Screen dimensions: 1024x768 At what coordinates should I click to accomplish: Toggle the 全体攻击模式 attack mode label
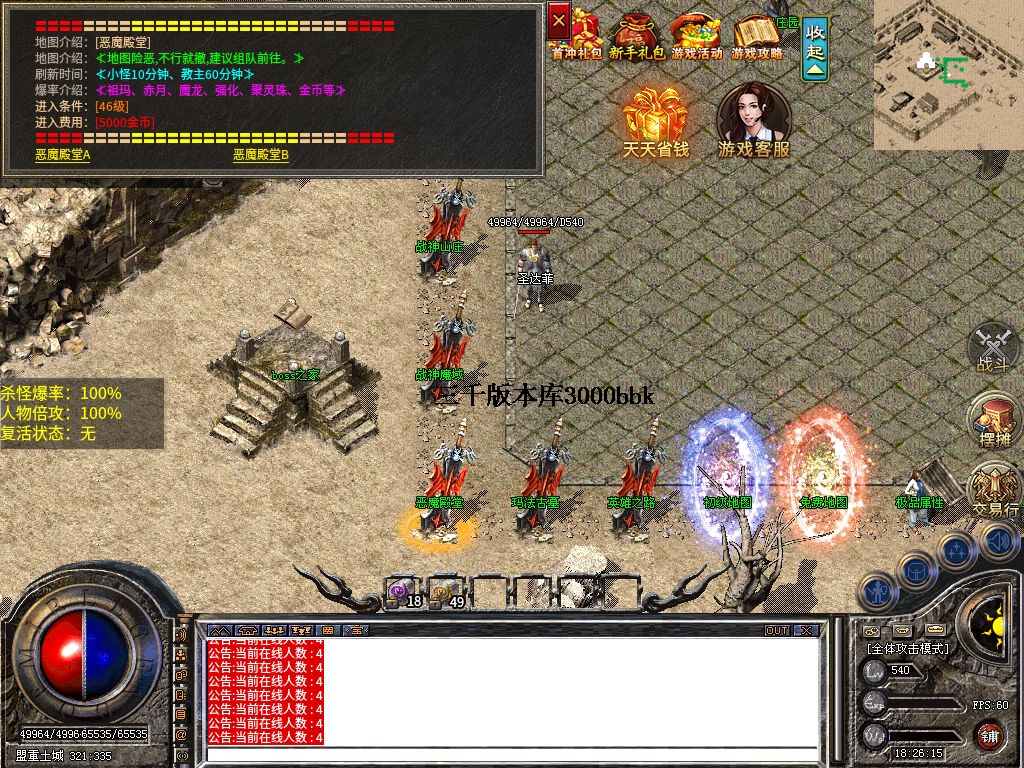[x=908, y=648]
